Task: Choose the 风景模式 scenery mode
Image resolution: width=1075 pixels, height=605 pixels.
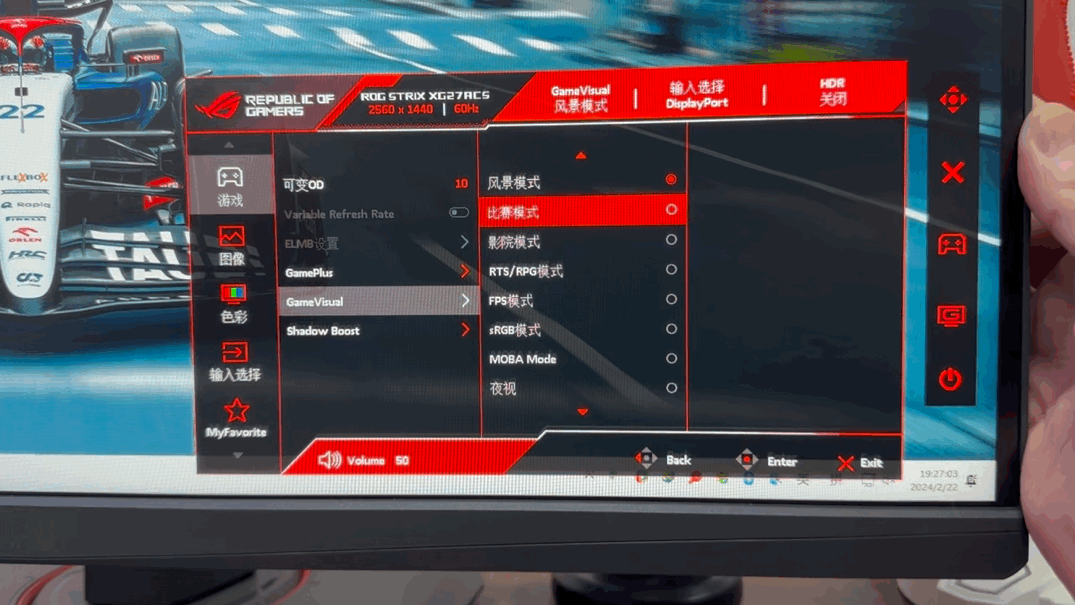Action: tap(581, 181)
